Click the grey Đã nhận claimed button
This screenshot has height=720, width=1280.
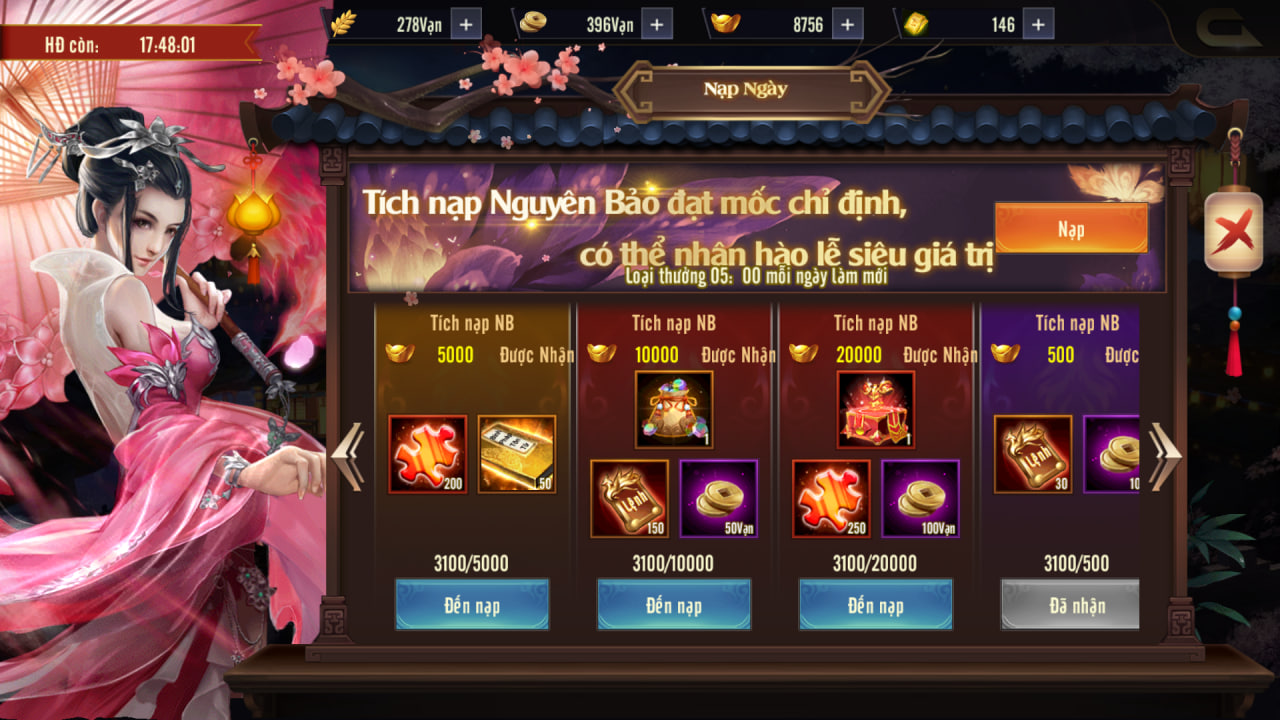pyautogui.click(x=1070, y=605)
